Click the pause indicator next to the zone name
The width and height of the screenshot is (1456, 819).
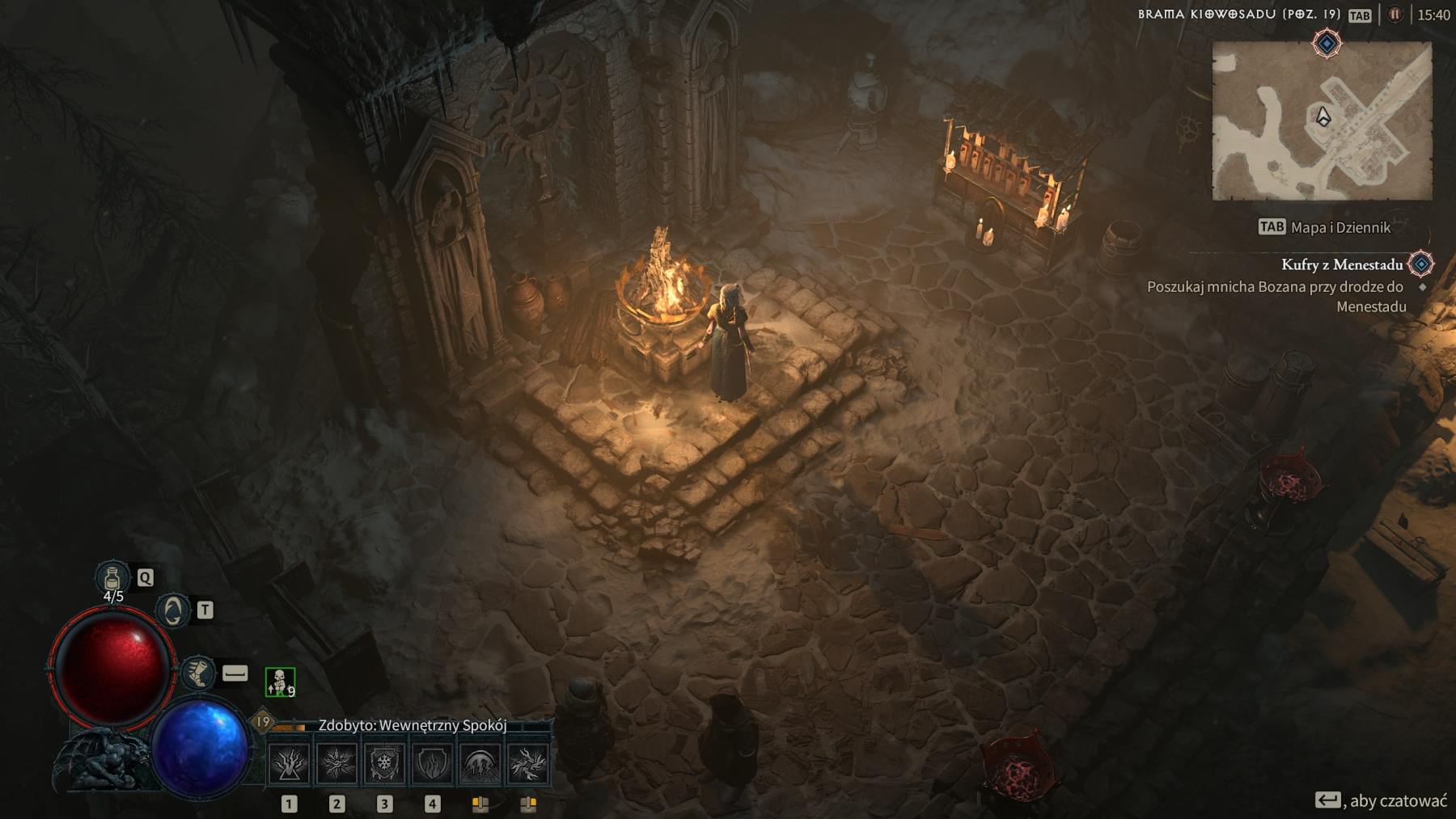click(1395, 15)
